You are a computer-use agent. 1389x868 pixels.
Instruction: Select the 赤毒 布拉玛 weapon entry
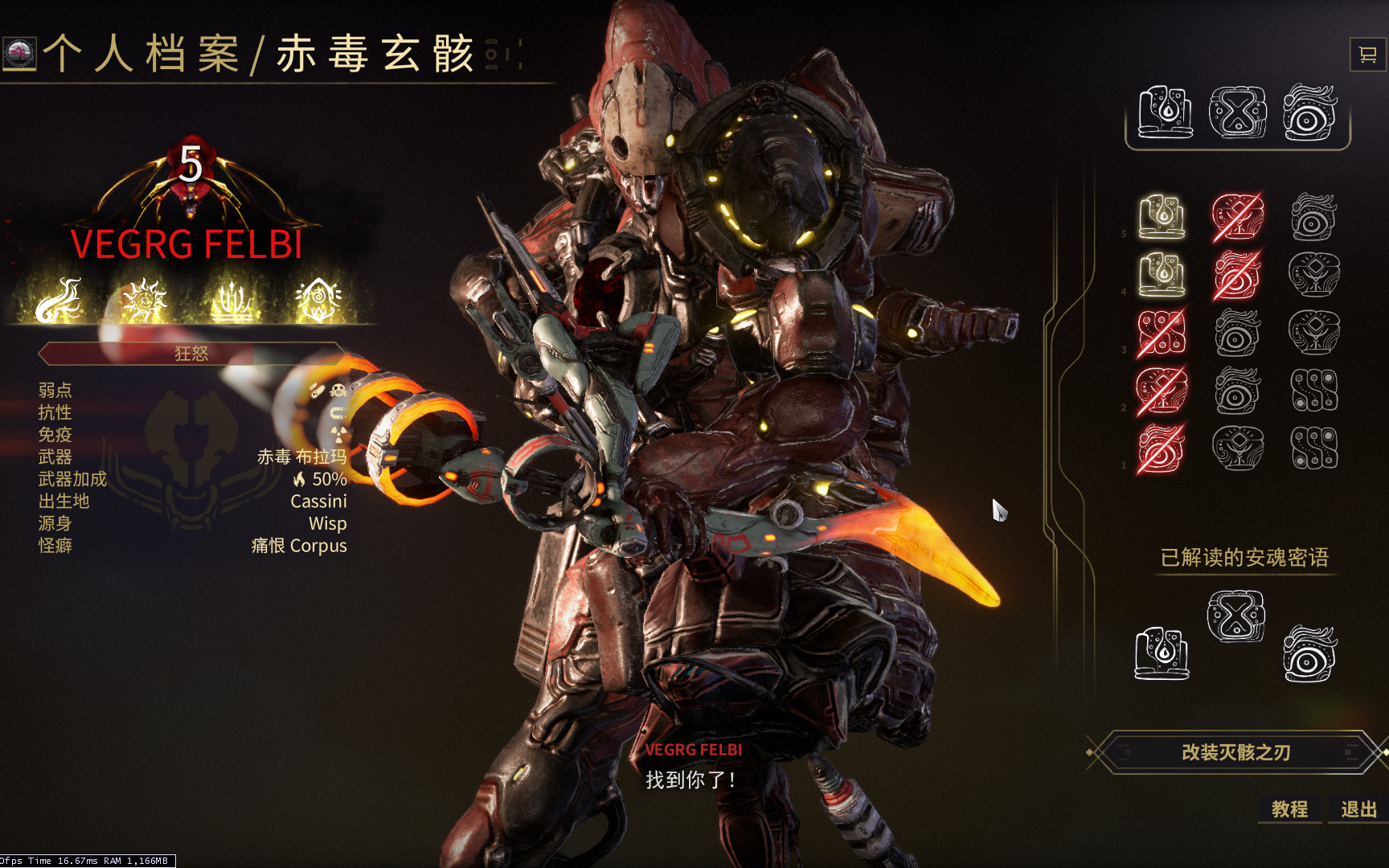(301, 457)
